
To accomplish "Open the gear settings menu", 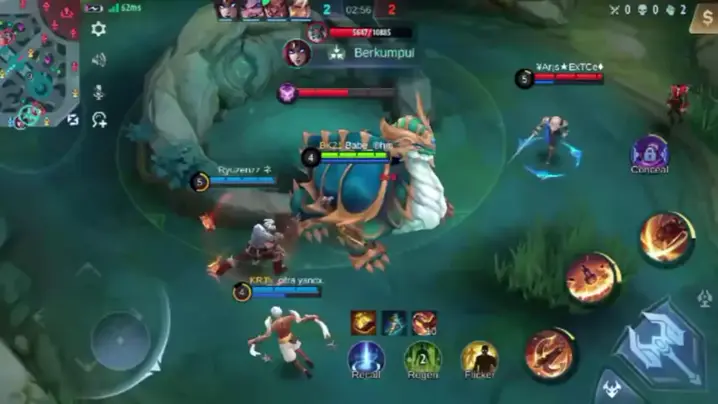I will 98,29.
